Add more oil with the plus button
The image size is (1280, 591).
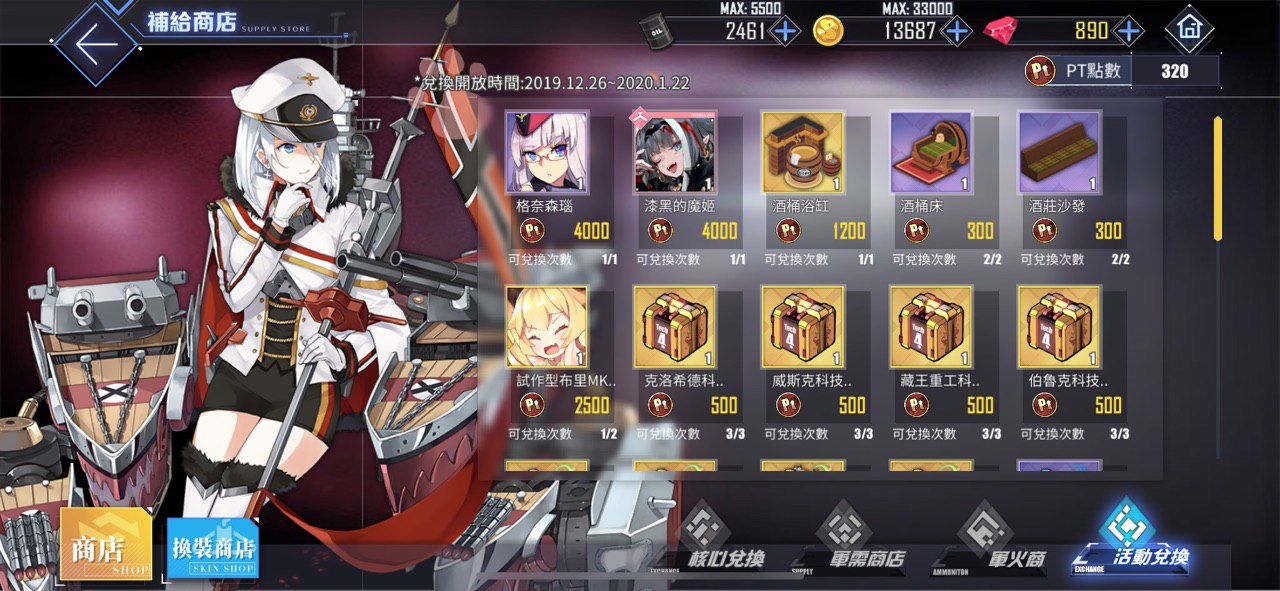tap(785, 31)
